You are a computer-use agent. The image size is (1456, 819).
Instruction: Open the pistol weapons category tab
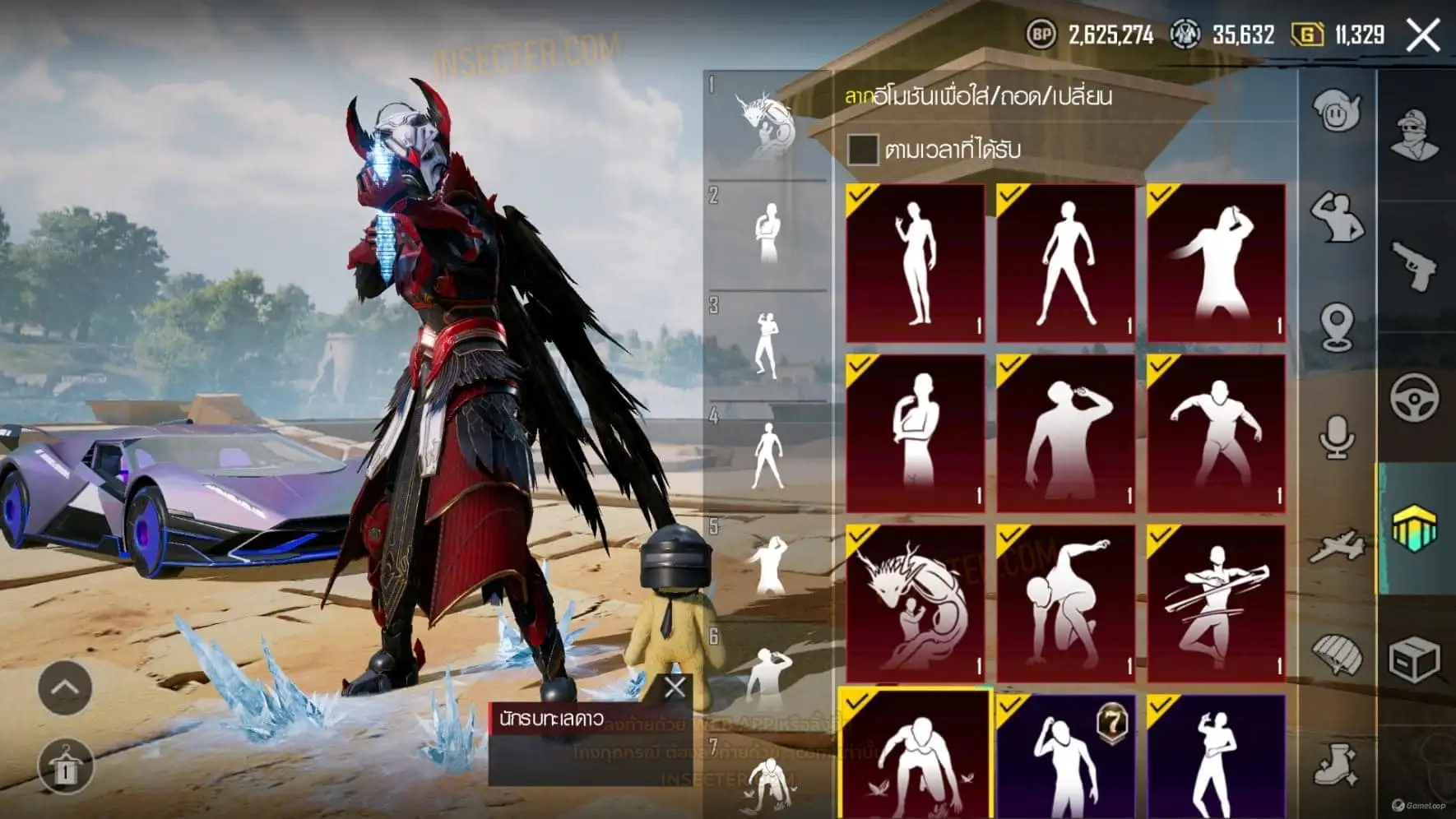pyautogui.click(x=1415, y=266)
